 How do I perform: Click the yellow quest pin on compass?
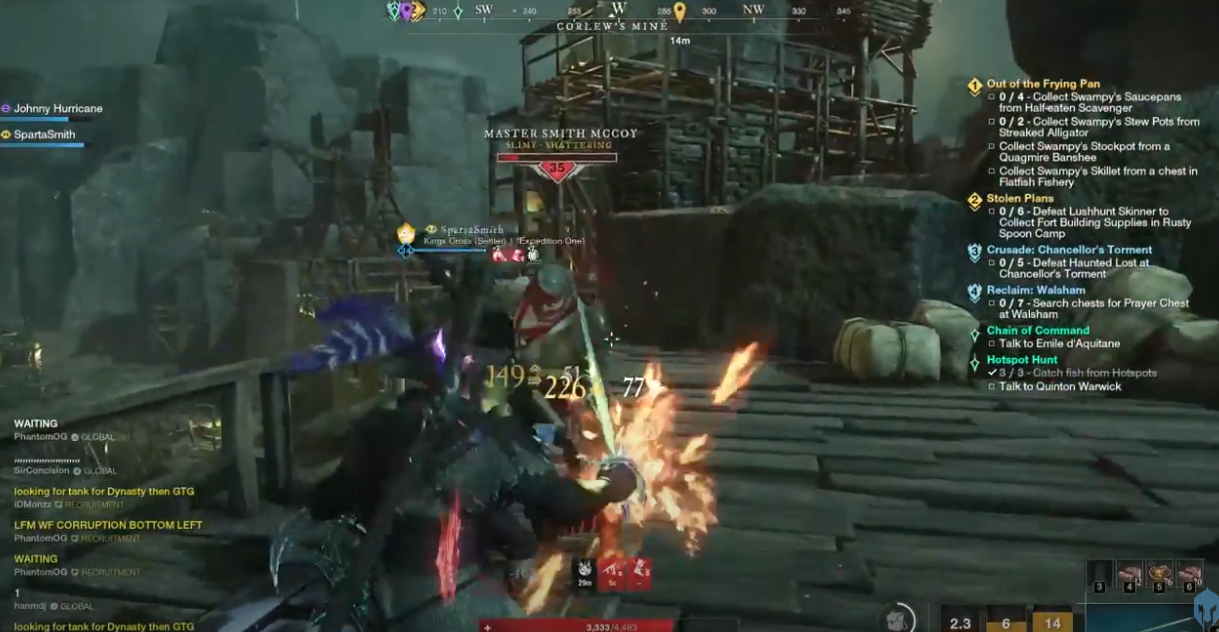[x=680, y=12]
